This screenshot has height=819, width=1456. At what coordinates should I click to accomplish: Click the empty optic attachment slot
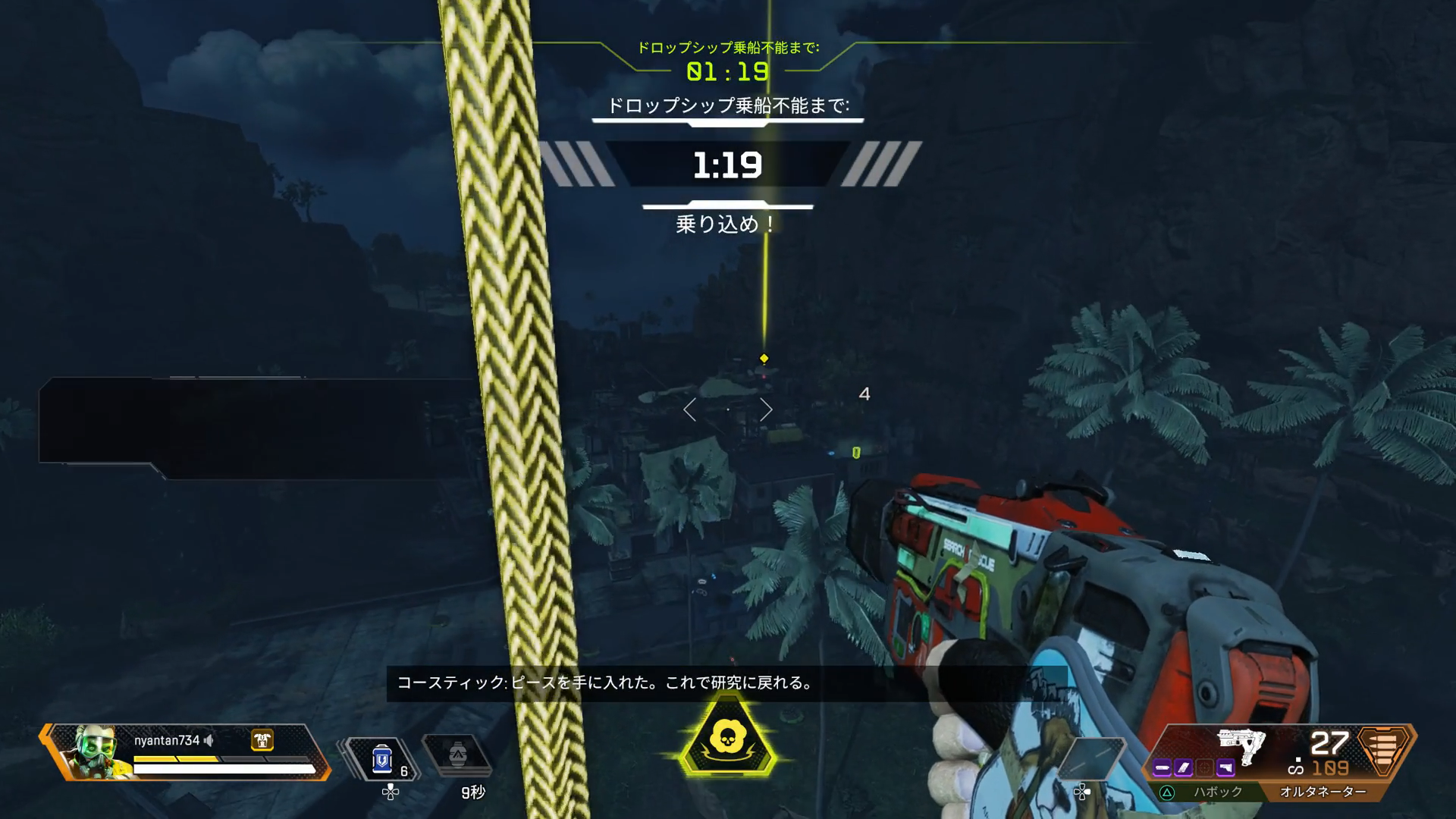1204,768
